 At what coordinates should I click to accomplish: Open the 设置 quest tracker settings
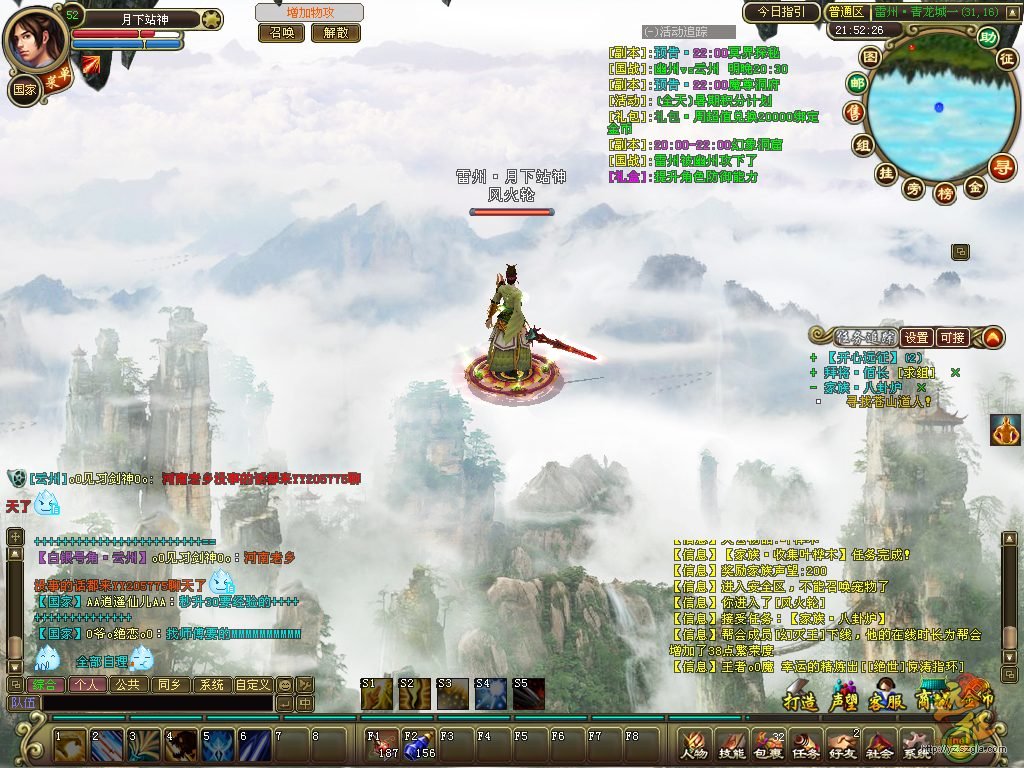916,338
